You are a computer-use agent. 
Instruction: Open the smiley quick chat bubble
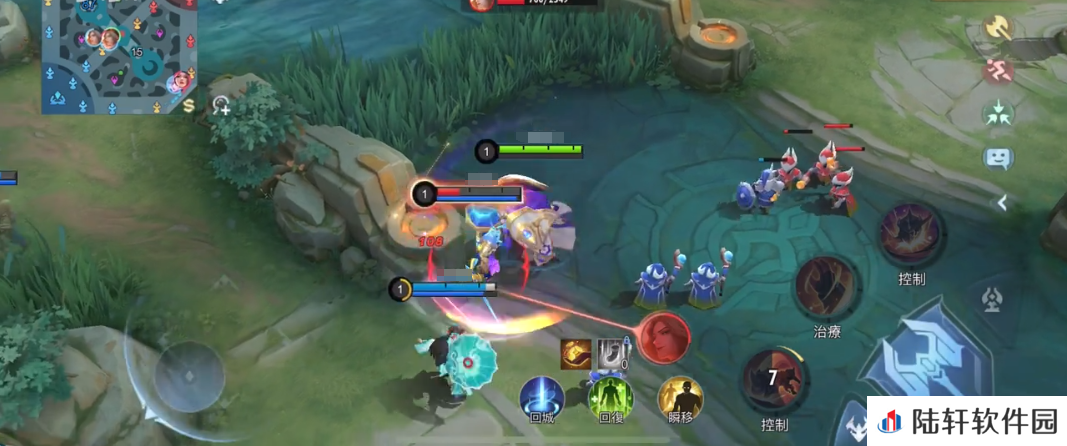pyautogui.click(x=998, y=157)
